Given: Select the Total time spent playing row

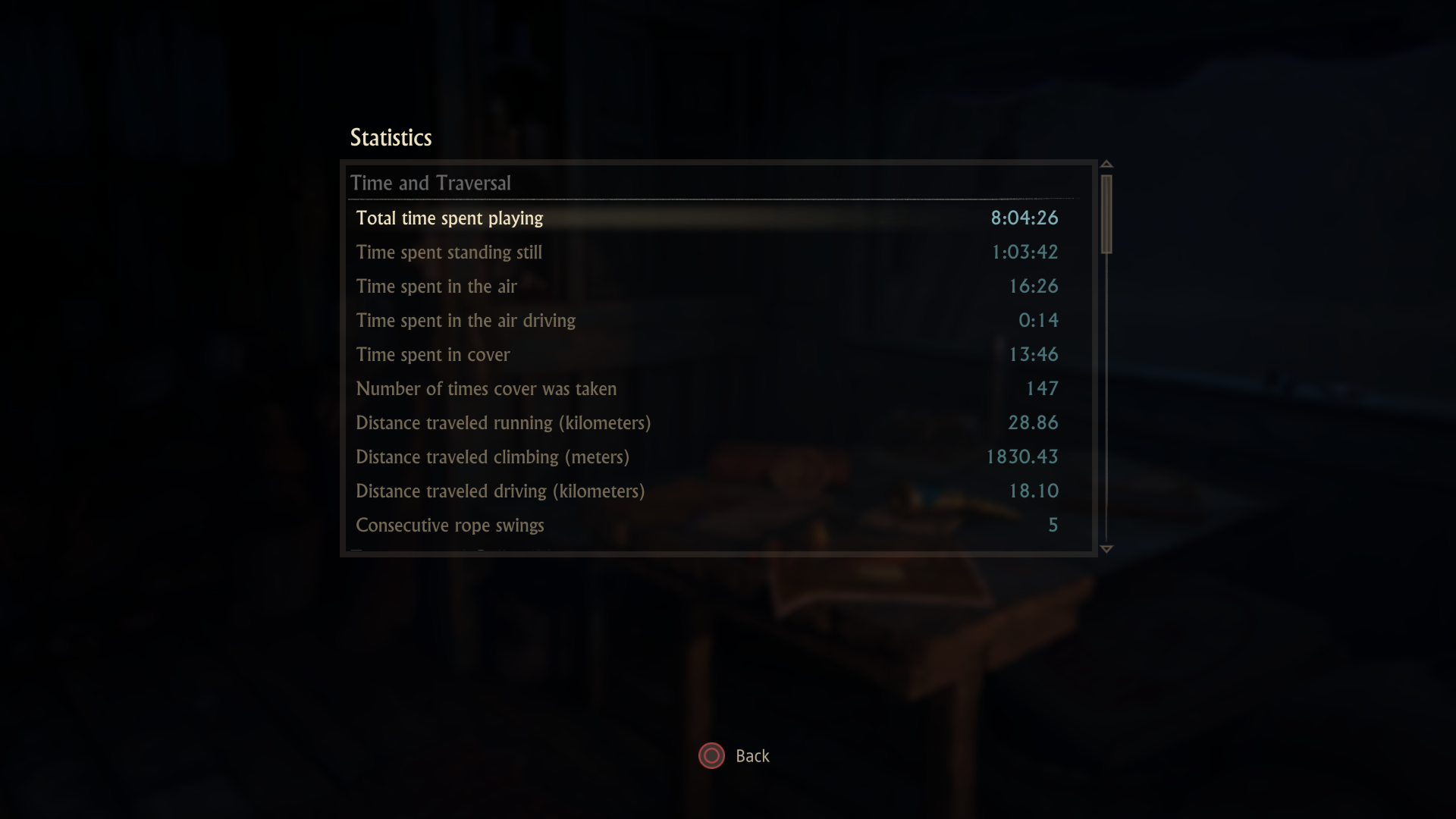Looking at the screenshot, I should pyautogui.click(x=707, y=218).
